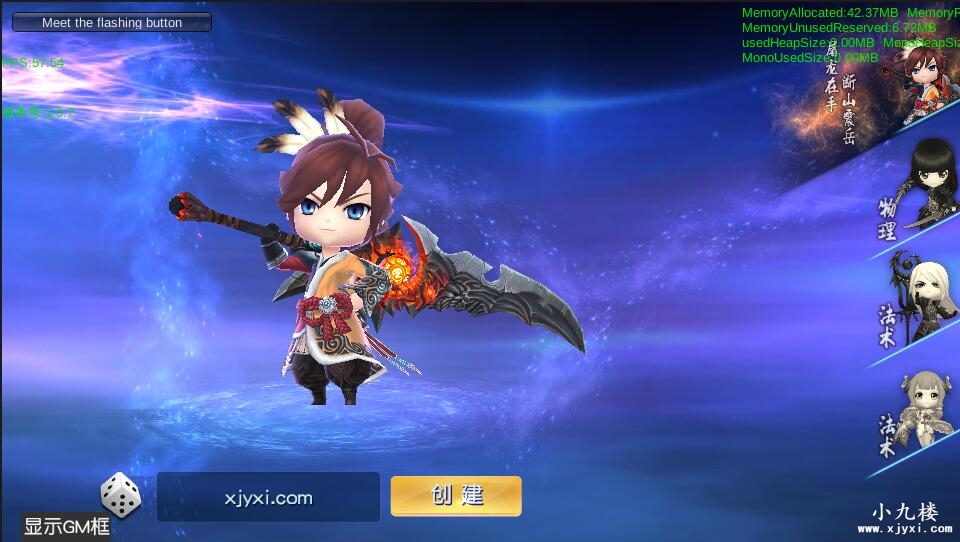
Task: Roll the dice for a random name
Action: tap(120, 495)
